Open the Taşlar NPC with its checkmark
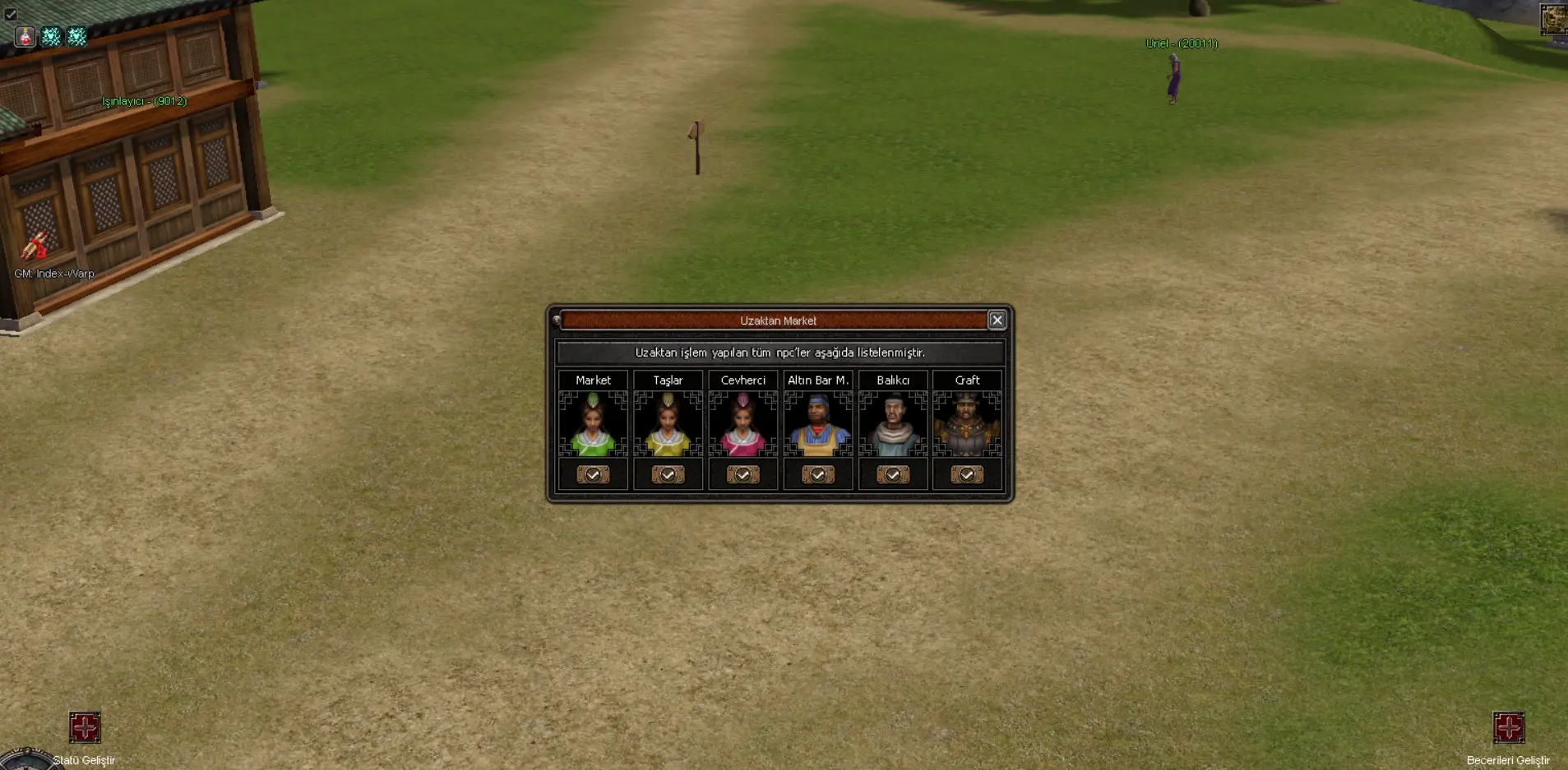 [668, 475]
